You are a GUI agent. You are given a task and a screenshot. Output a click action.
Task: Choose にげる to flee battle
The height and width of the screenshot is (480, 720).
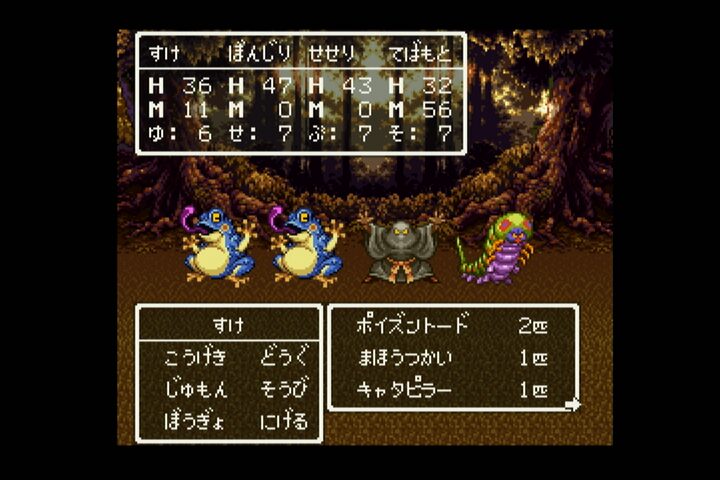click(x=284, y=419)
